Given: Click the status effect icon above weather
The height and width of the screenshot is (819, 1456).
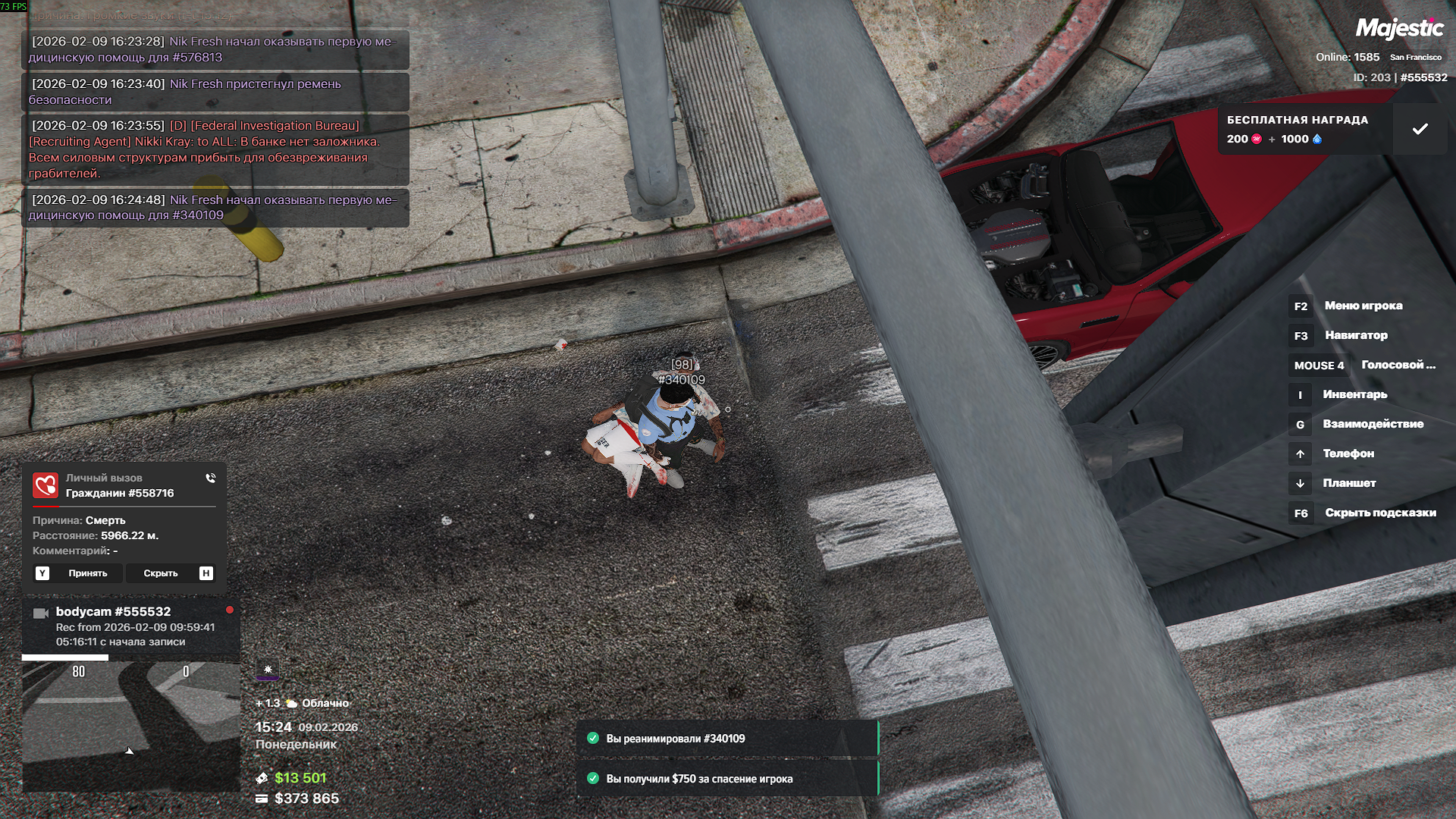Looking at the screenshot, I should pos(268,670).
